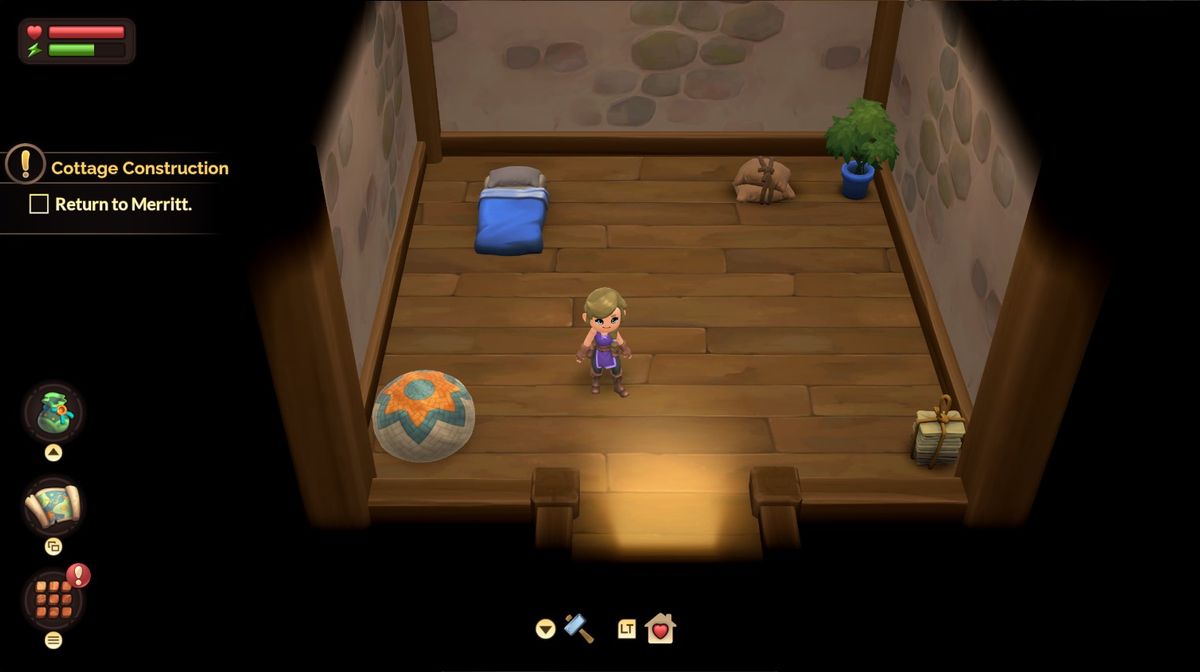Activate the hammer build mode icon
The image size is (1200, 672).
[579, 628]
